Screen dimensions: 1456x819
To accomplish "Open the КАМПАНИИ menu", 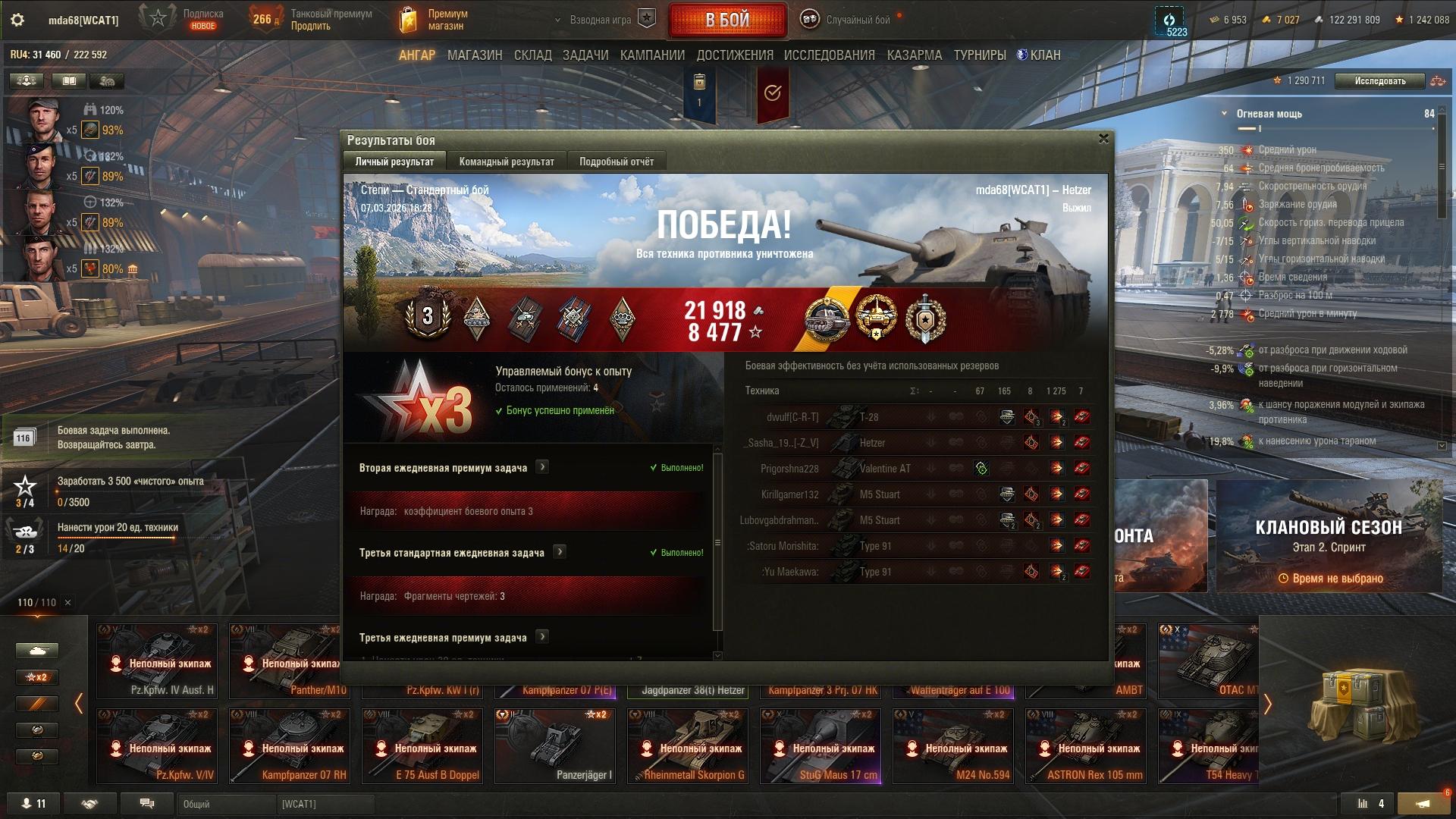I will pos(652,55).
